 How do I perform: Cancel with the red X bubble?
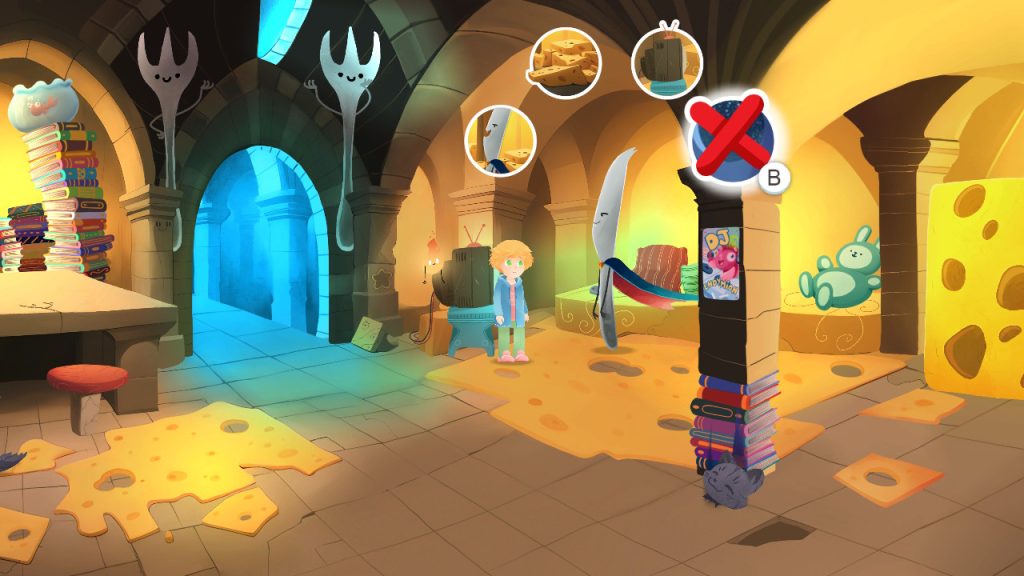[728, 139]
